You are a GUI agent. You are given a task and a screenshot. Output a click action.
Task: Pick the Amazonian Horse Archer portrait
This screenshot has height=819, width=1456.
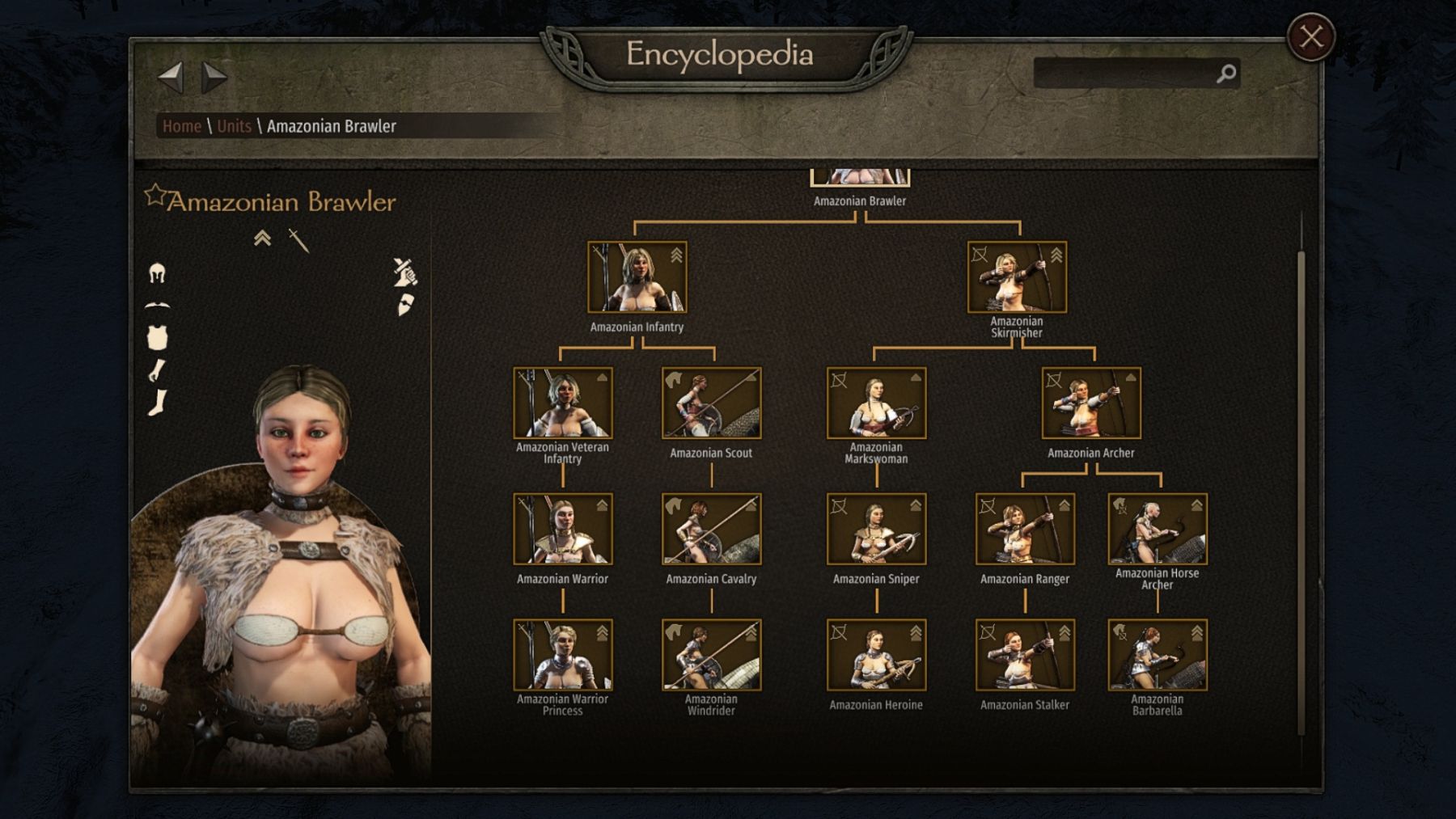(x=1157, y=530)
